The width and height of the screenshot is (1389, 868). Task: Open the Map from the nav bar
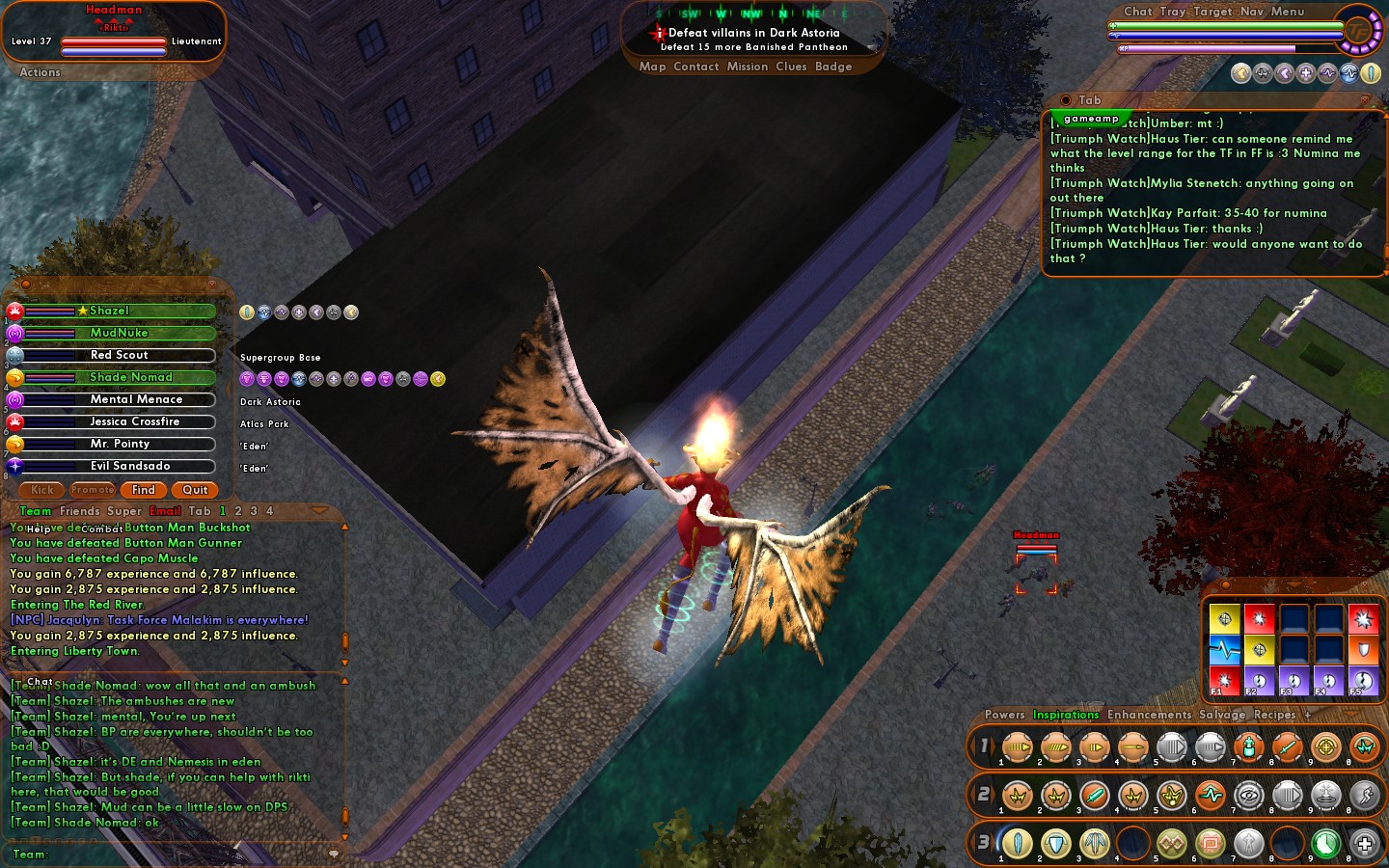(x=652, y=67)
